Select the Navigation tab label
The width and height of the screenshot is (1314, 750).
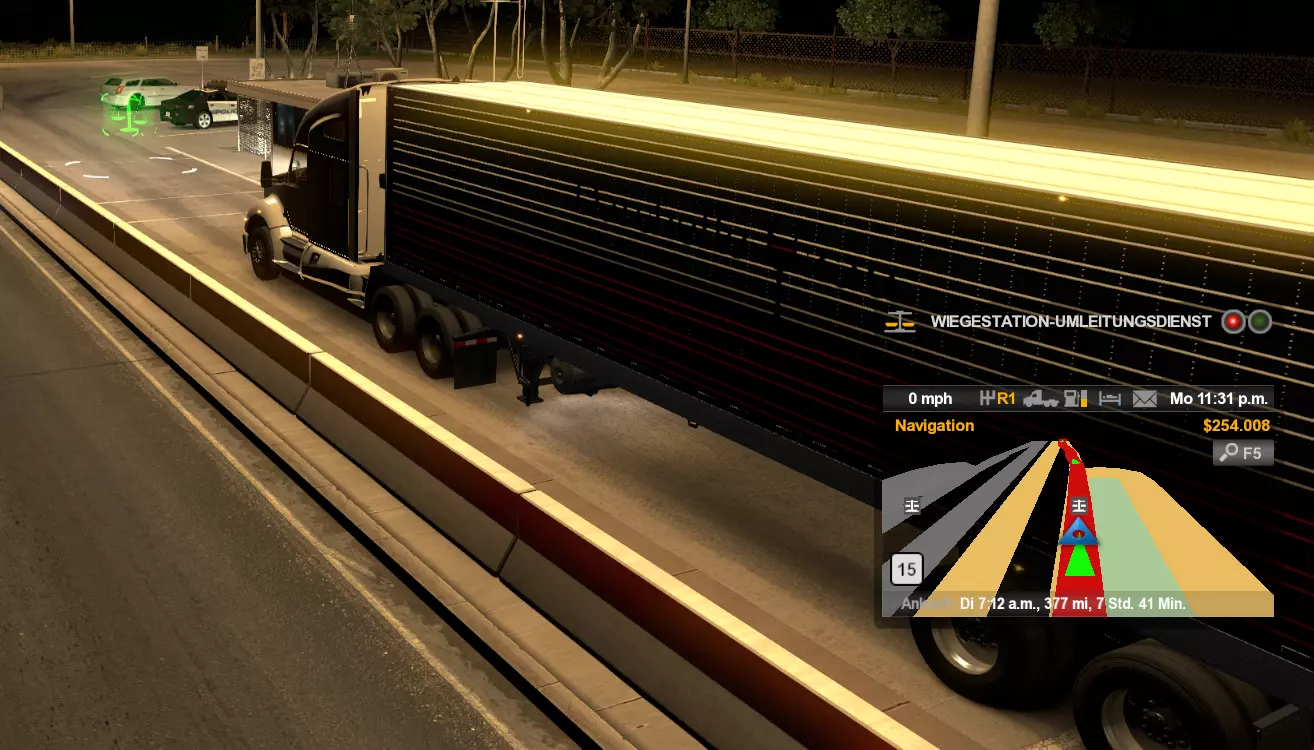coord(934,426)
